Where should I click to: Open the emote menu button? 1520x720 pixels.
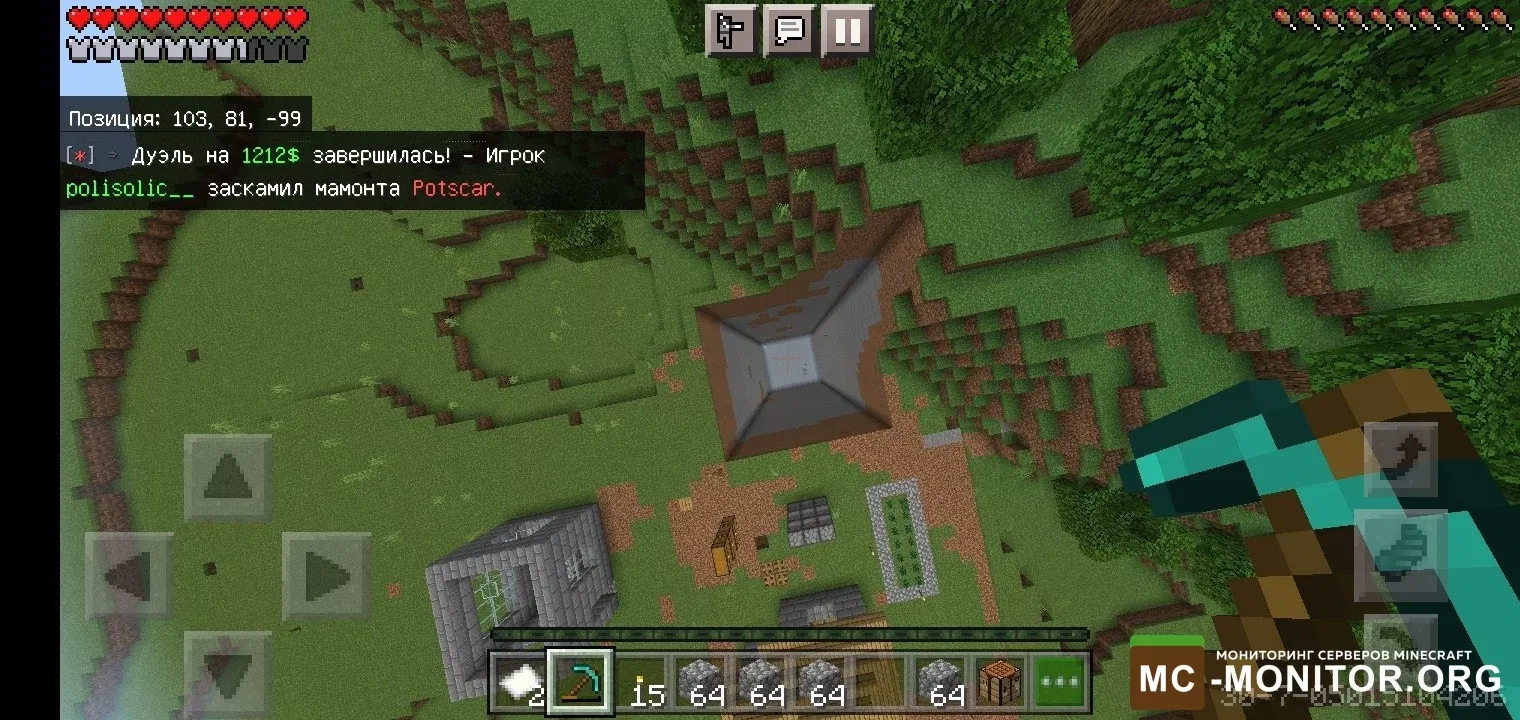coord(732,31)
